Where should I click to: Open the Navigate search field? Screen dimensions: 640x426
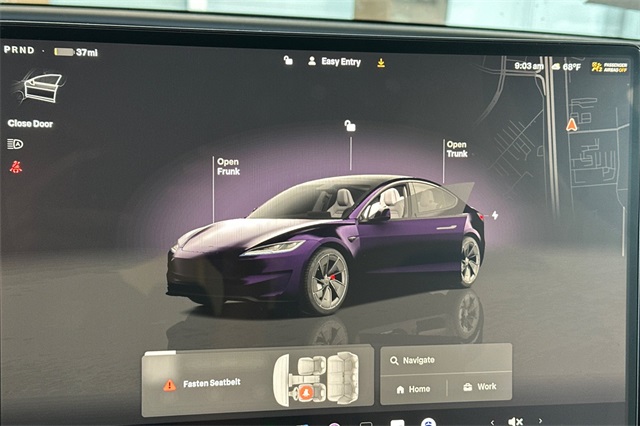point(445,360)
